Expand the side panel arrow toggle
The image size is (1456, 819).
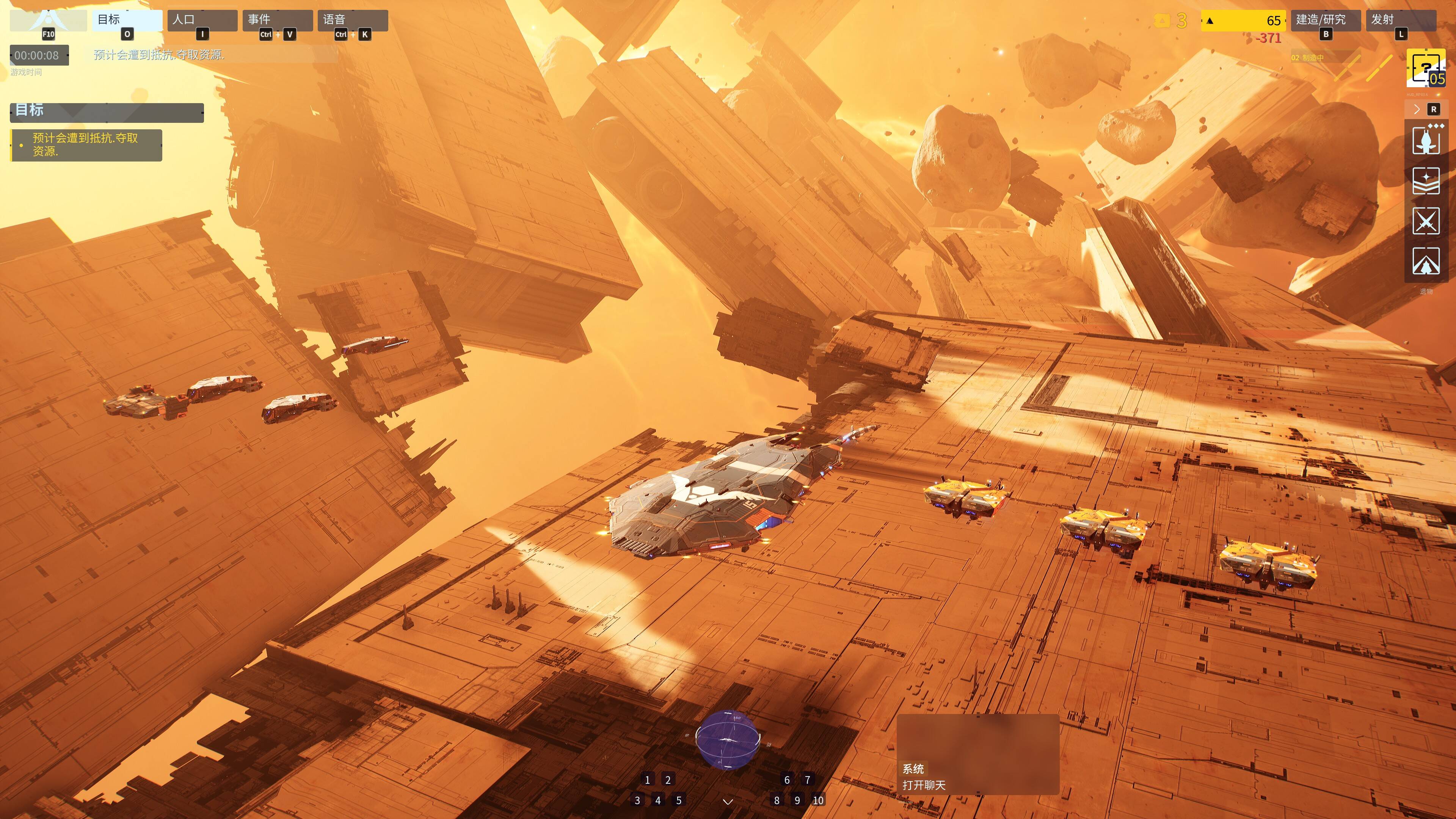click(1417, 110)
